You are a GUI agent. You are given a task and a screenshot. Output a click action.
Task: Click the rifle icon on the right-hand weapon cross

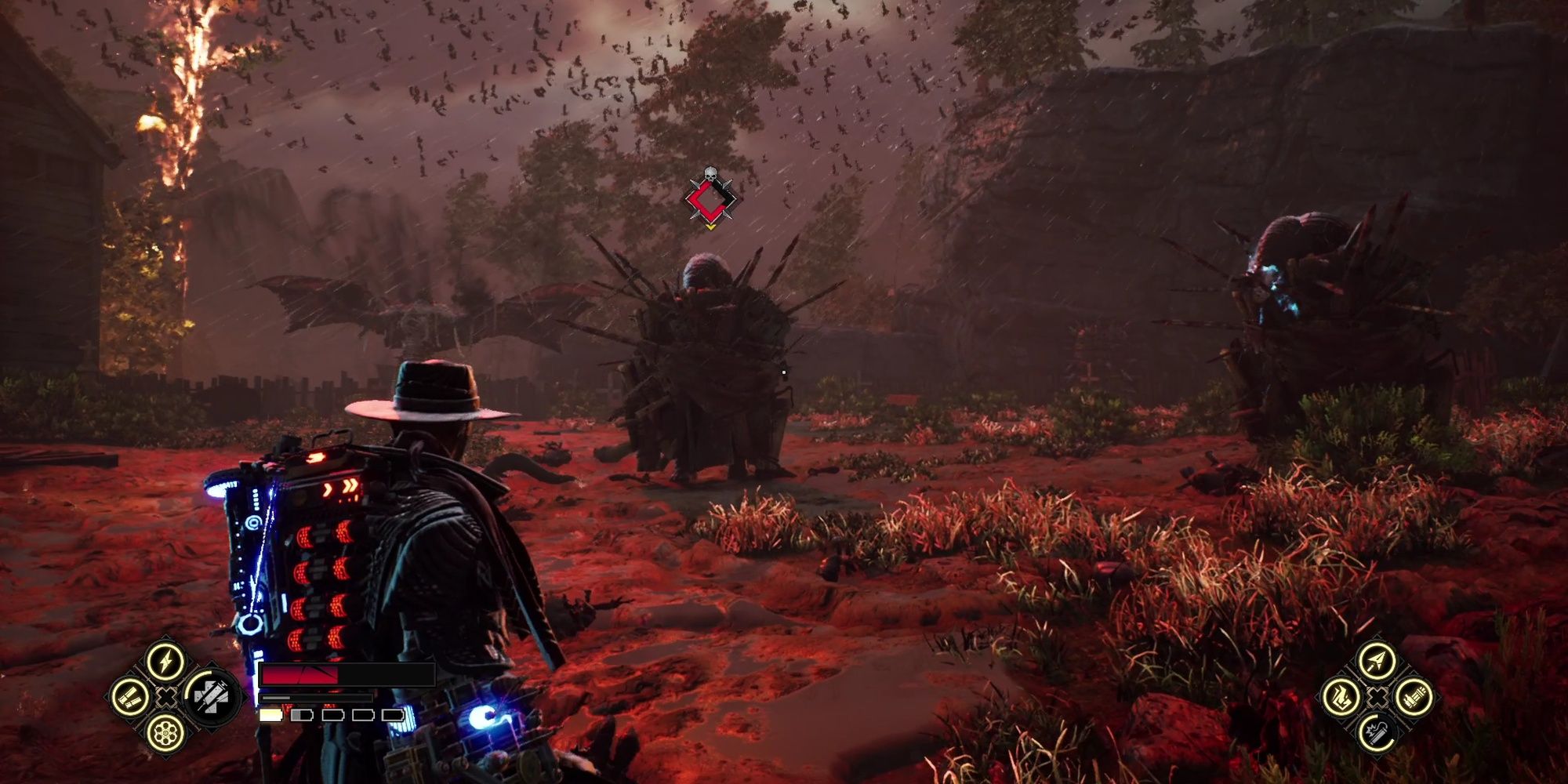click(1414, 698)
